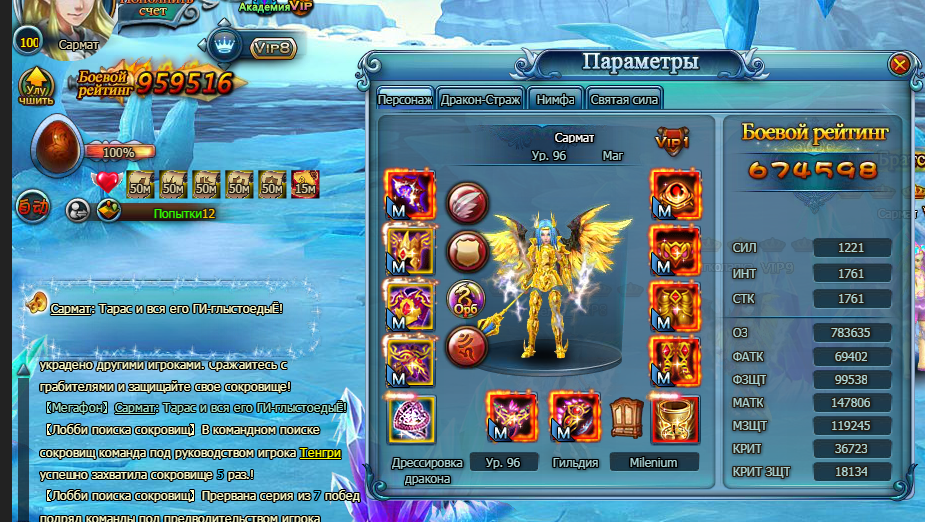Screen dimensions: 925x522
Task: Open the Нимфа tab
Action: coord(555,100)
